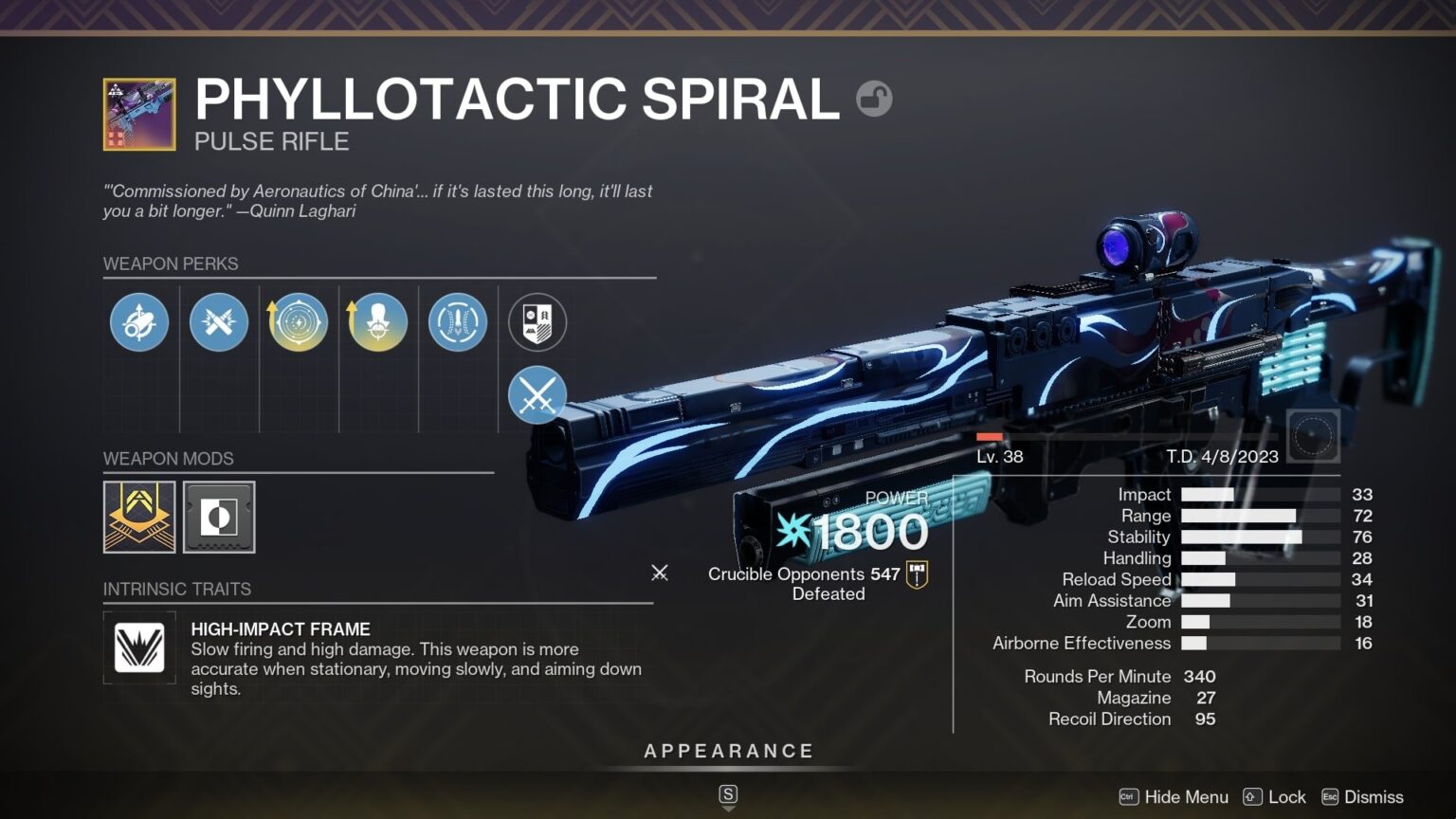This screenshot has height=819, width=1456.
Task: Select the Headseeker perk icon
Action: coord(377,322)
